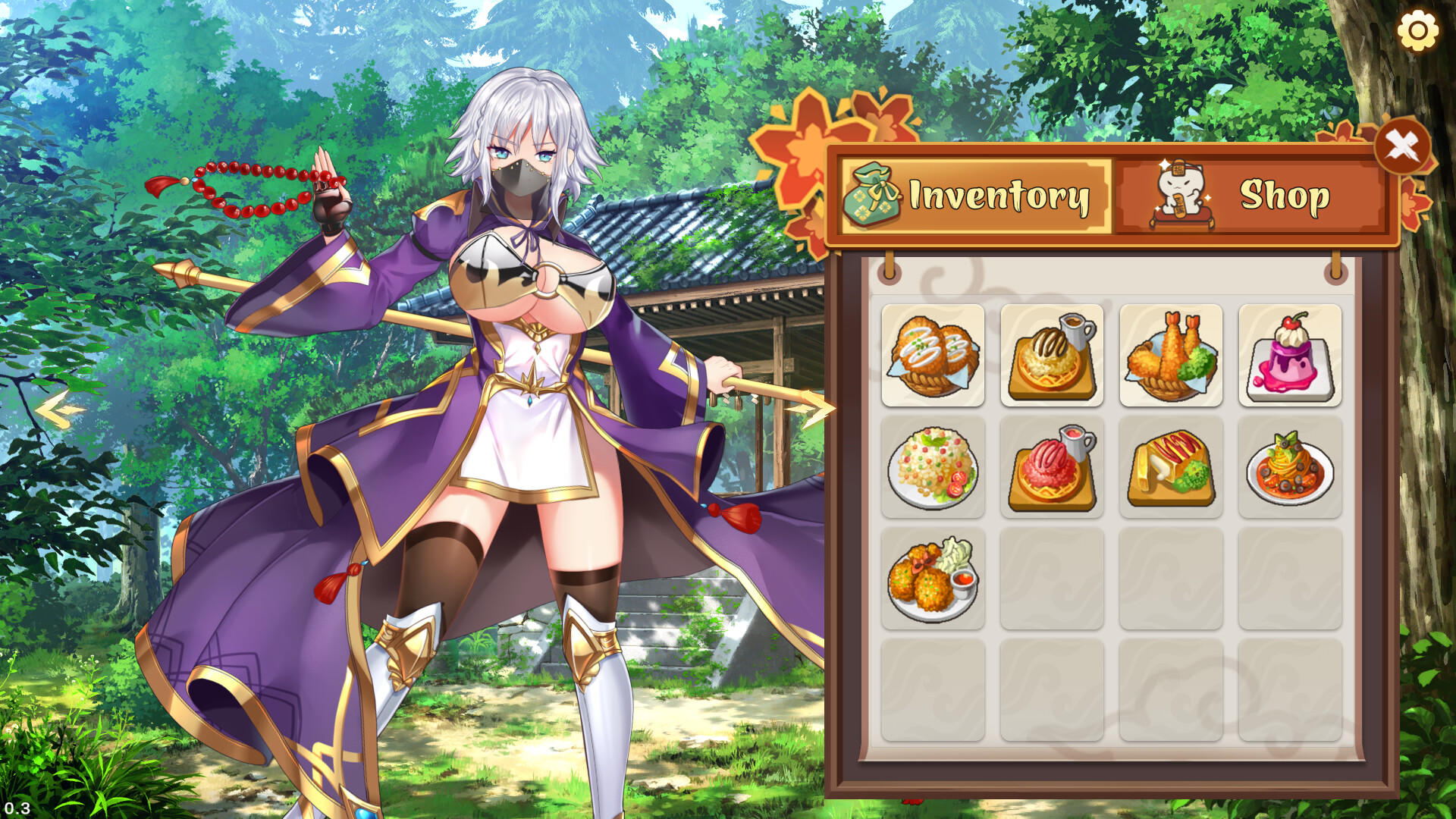Click the version 0.3 label
This screenshot has width=1456, height=819.
pos(17,808)
